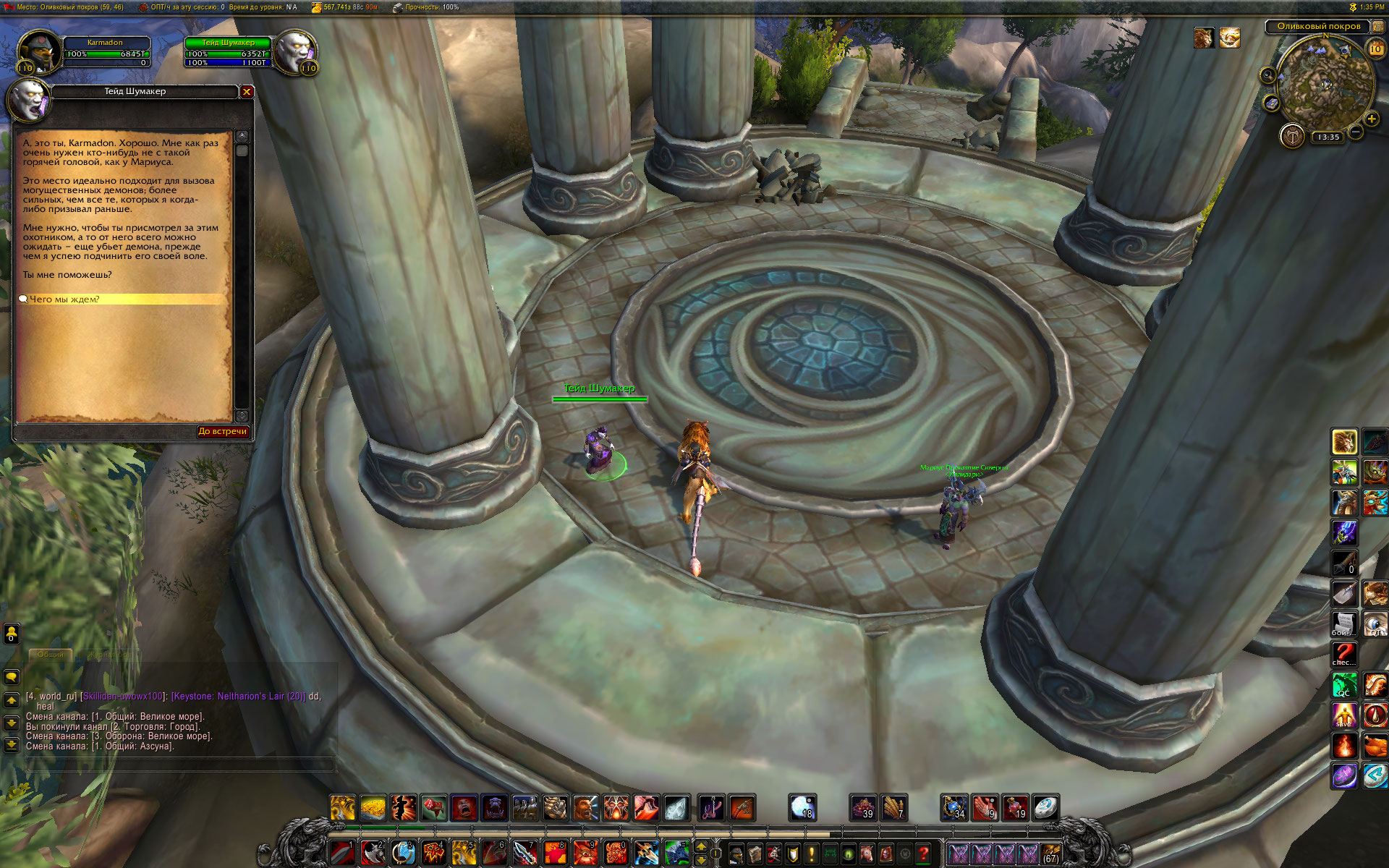1389x868 pixels.
Task: Open the minimap tracking magnifier button
Action: [x=1267, y=75]
